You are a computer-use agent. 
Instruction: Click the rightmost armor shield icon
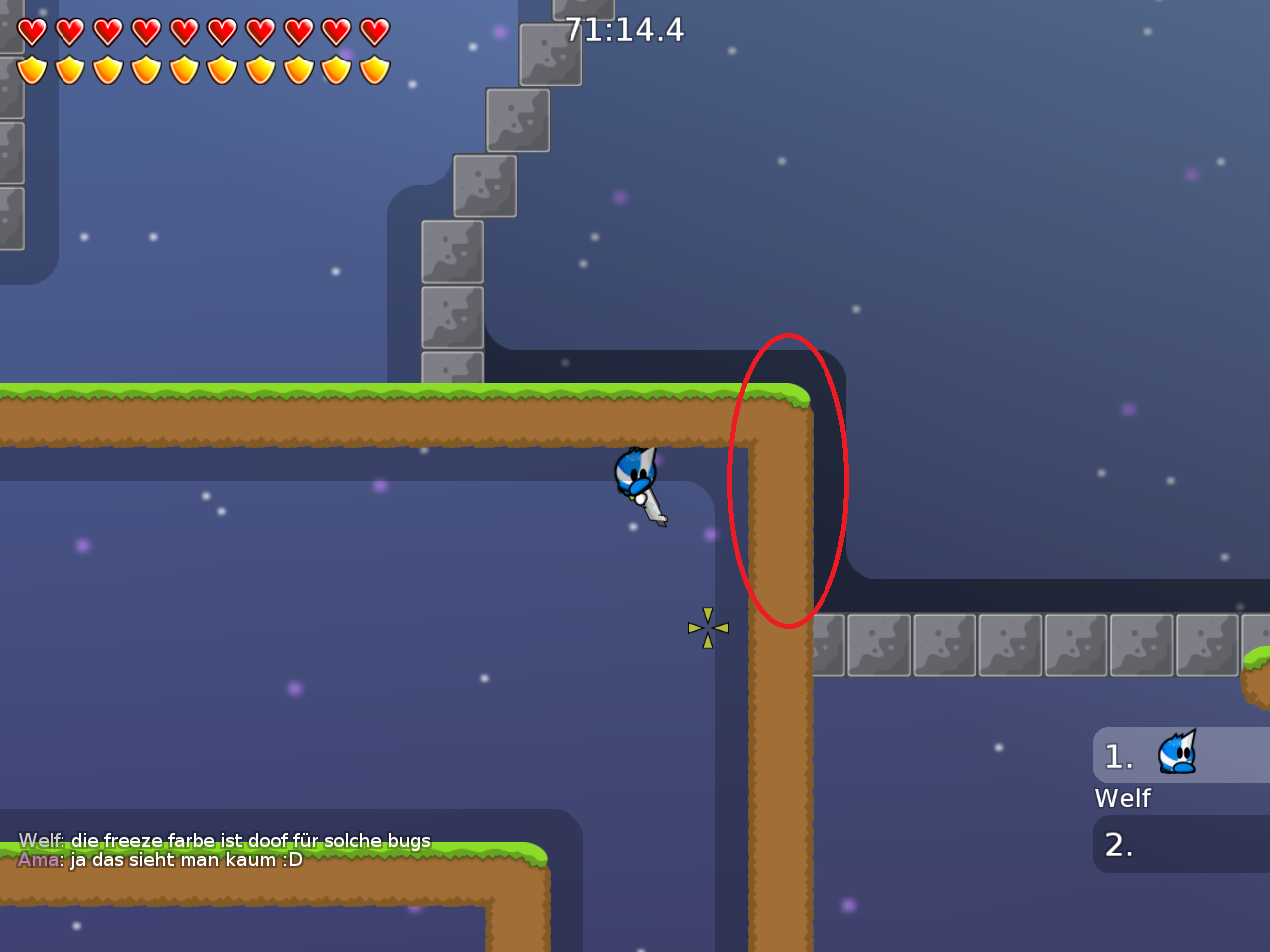[x=375, y=67]
